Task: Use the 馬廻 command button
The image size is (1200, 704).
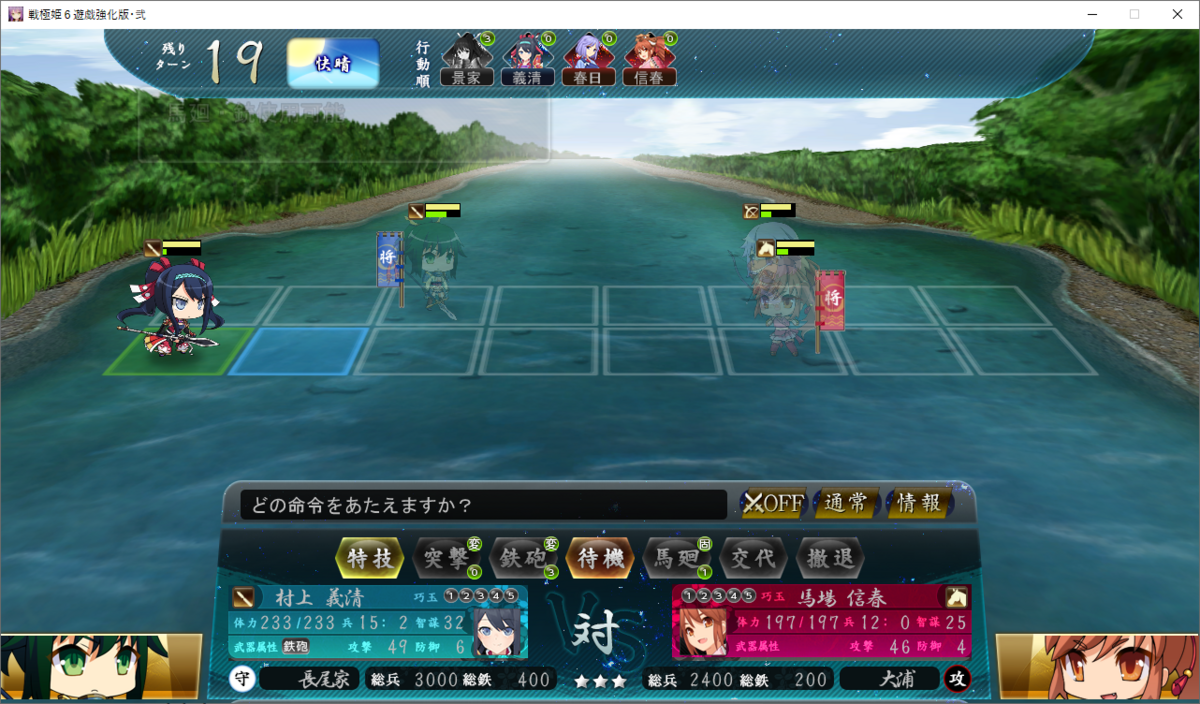Action: tap(675, 558)
